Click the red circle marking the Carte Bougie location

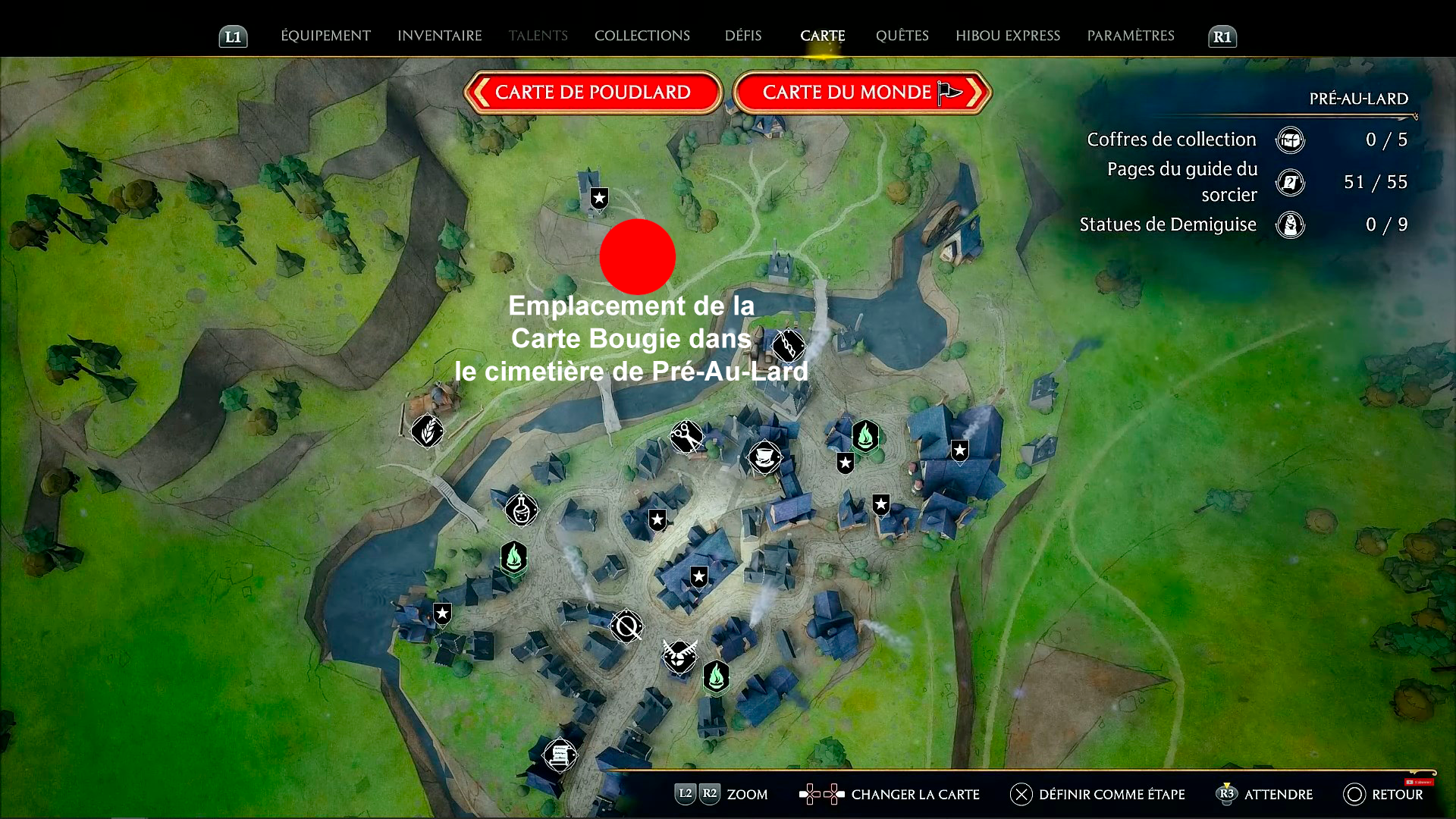pyautogui.click(x=637, y=257)
